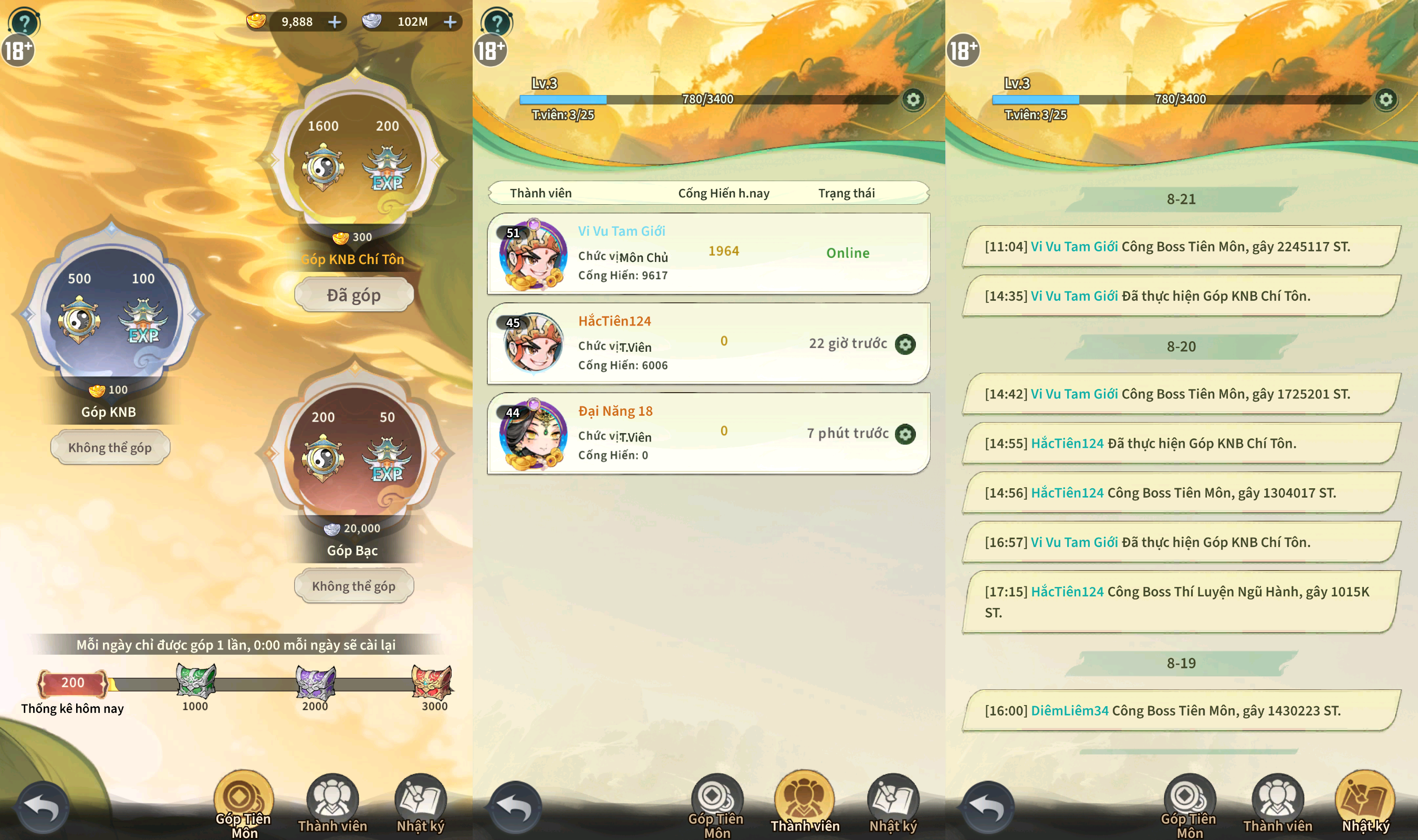Select member row Vi Vu Tam Giới

(x=708, y=253)
